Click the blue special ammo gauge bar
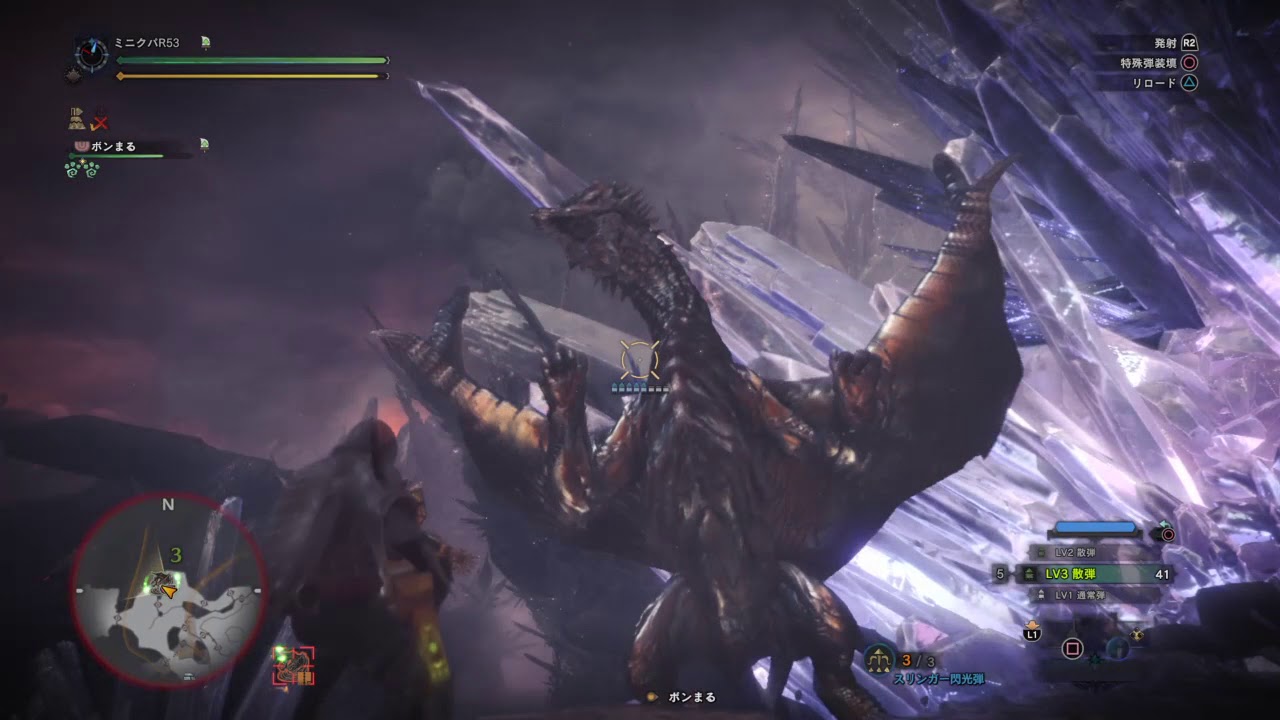The height and width of the screenshot is (720, 1280). tap(1095, 527)
